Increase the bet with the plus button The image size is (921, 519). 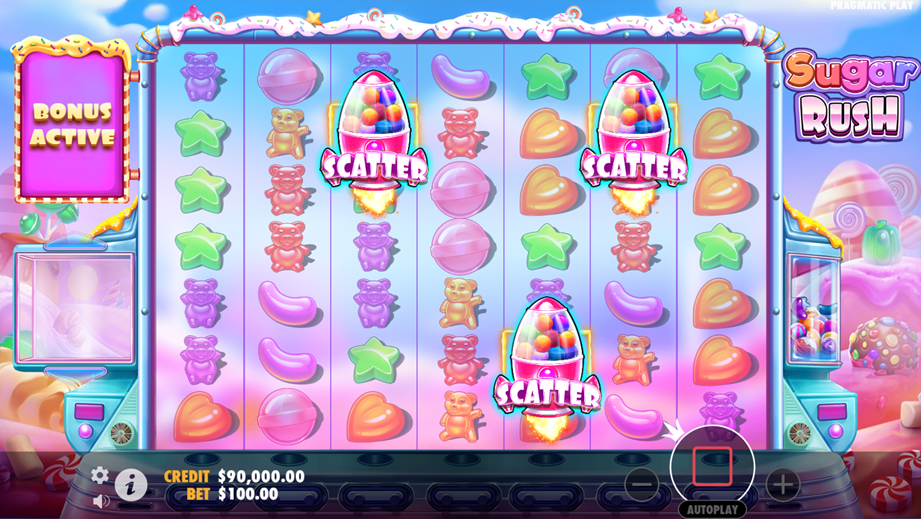783,485
